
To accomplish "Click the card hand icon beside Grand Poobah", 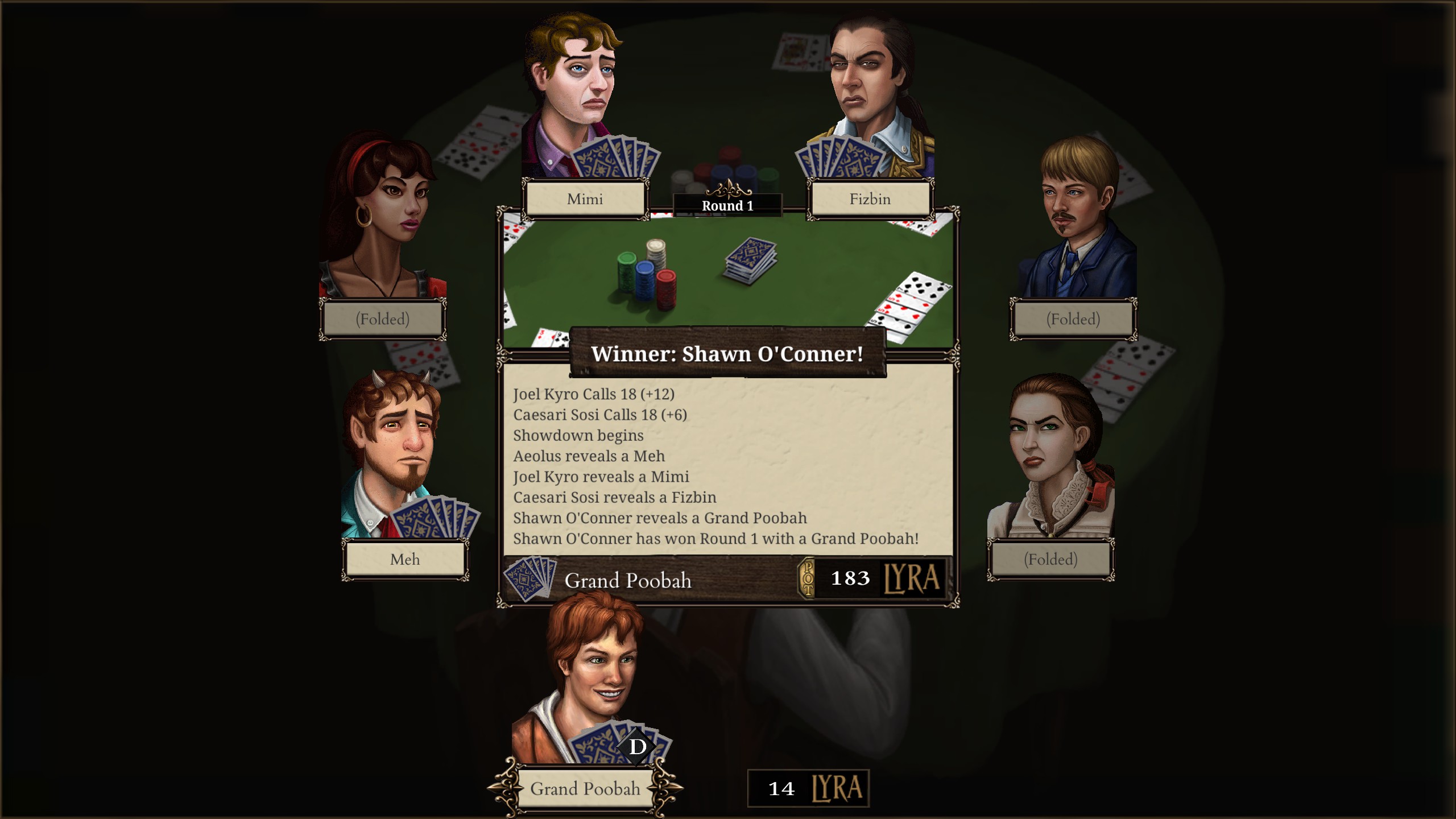I will click(530, 579).
